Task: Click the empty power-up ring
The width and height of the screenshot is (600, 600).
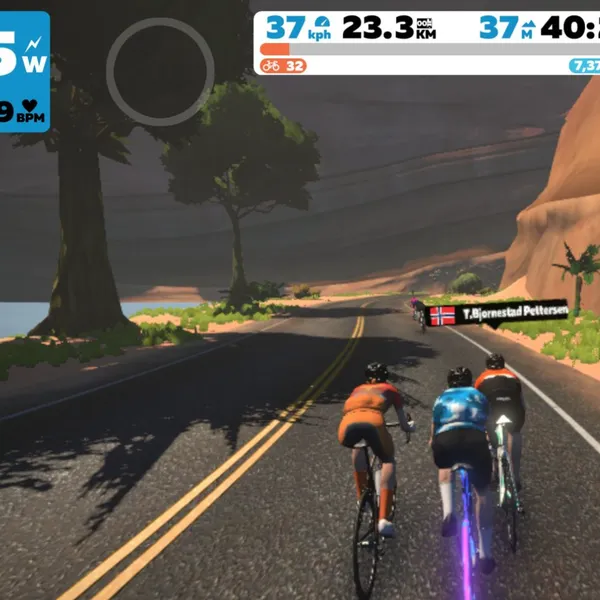Action: (x=160, y=72)
